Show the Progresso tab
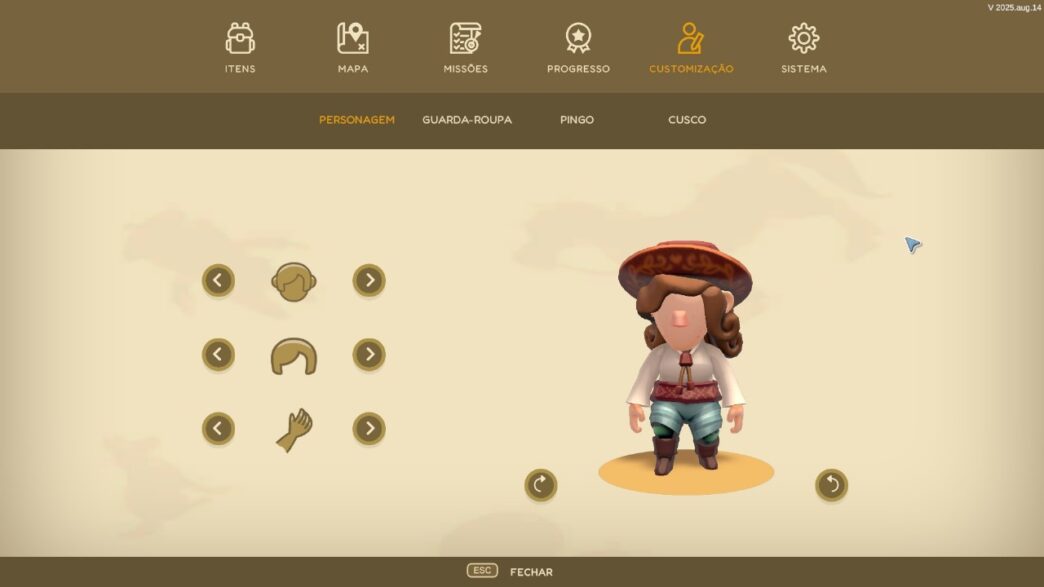The height and width of the screenshot is (587, 1044). (578, 48)
